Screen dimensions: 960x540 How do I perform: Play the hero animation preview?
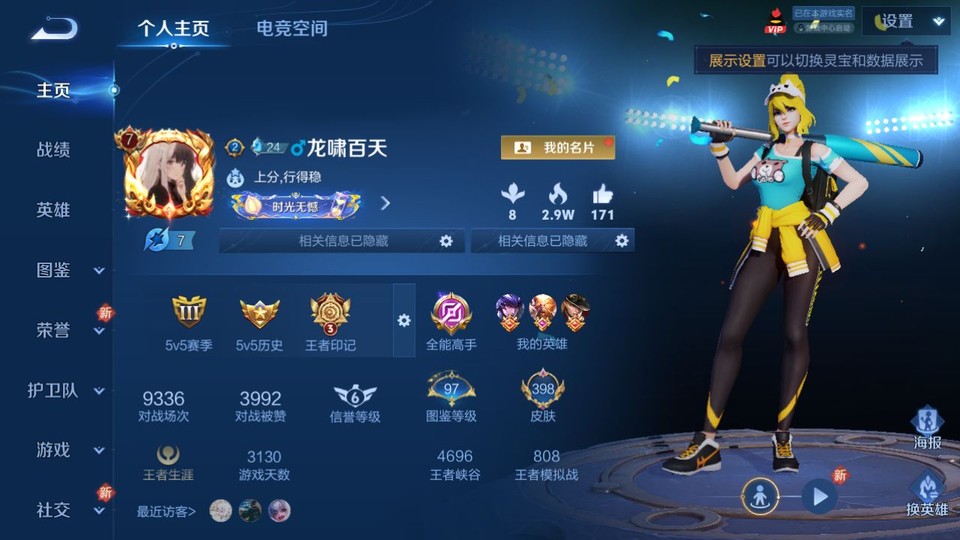coord(819,495)
